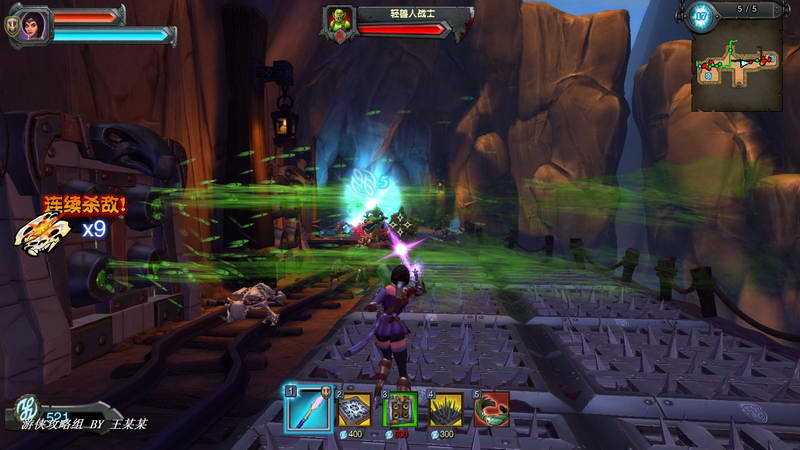Select the magic staff weapon slot
The image size is (800, 450).
304,409
